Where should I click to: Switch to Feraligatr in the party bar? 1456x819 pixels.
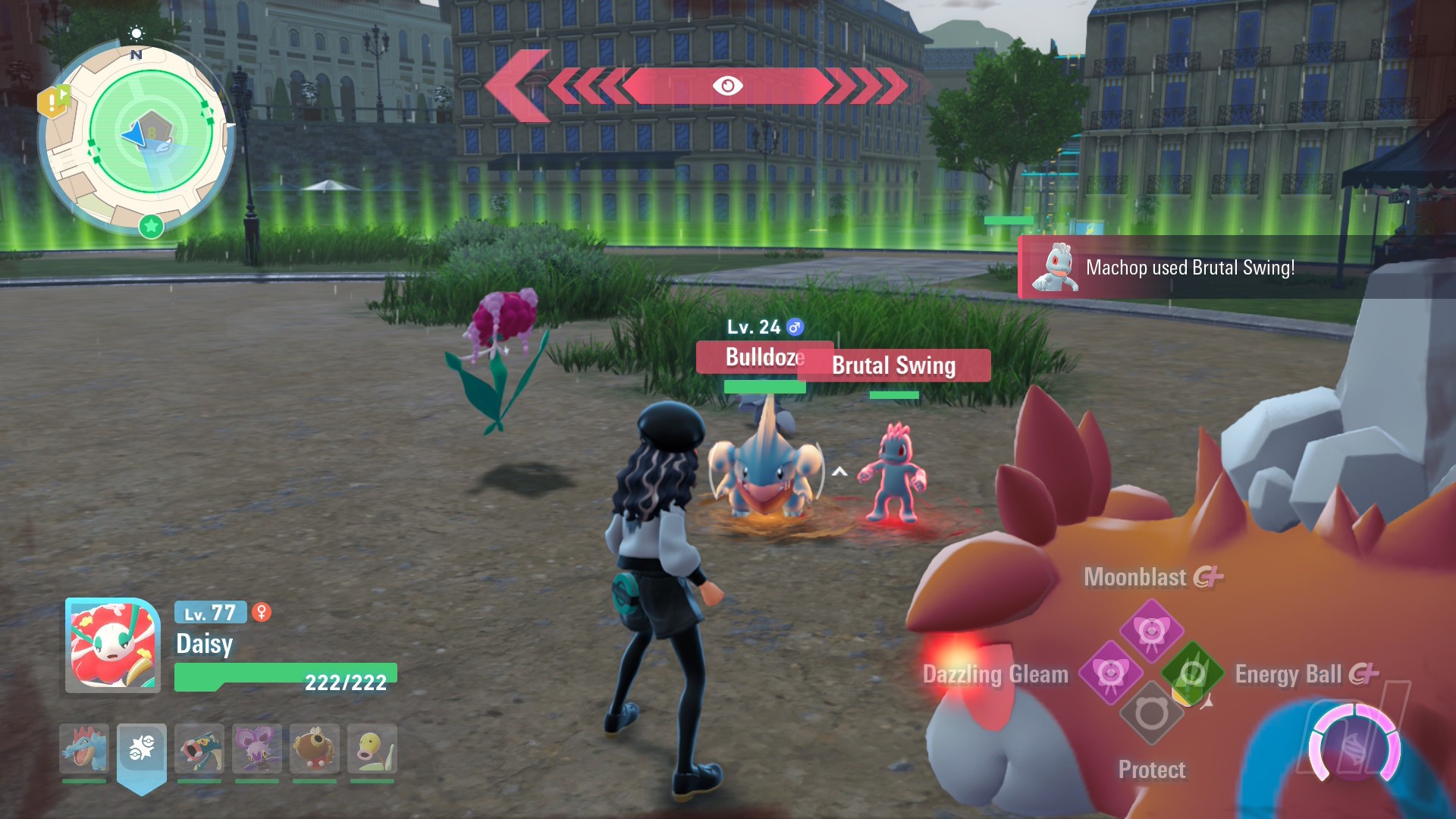(84, 748)
